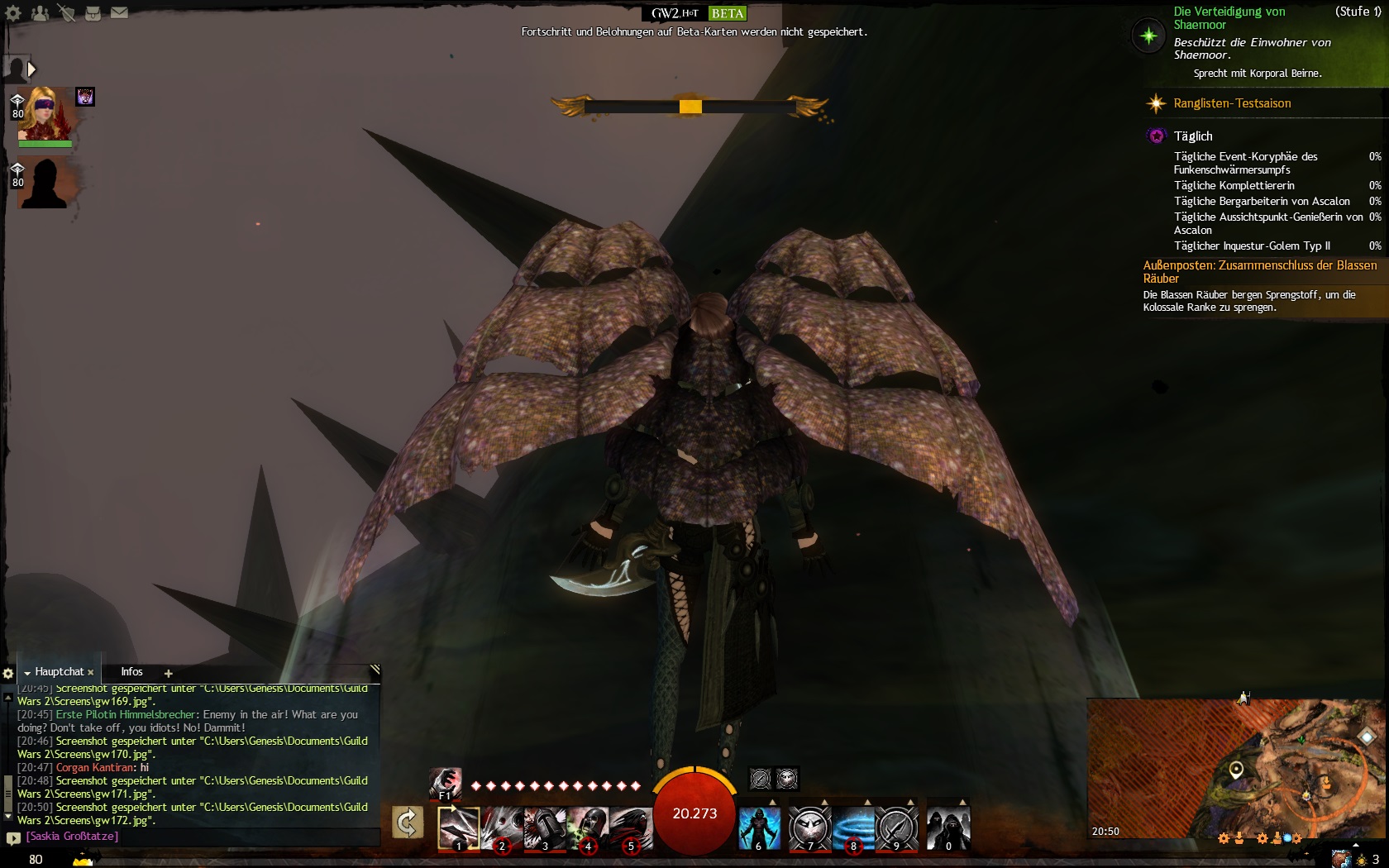Add a new chat tab
1389x868 pixels.
point(168,673)
